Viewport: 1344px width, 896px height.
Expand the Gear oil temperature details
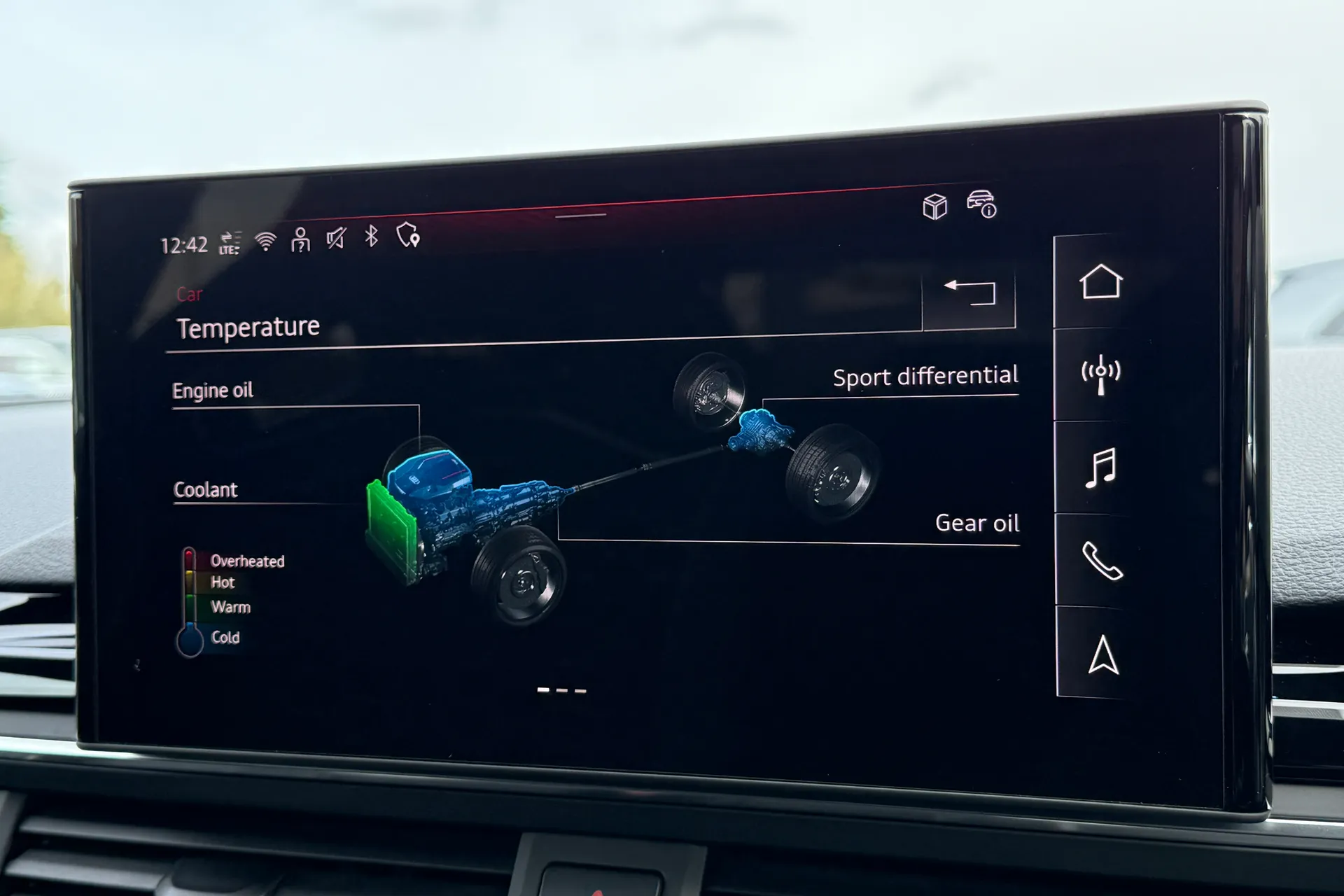pyautogui.click(x=977, y=523)
